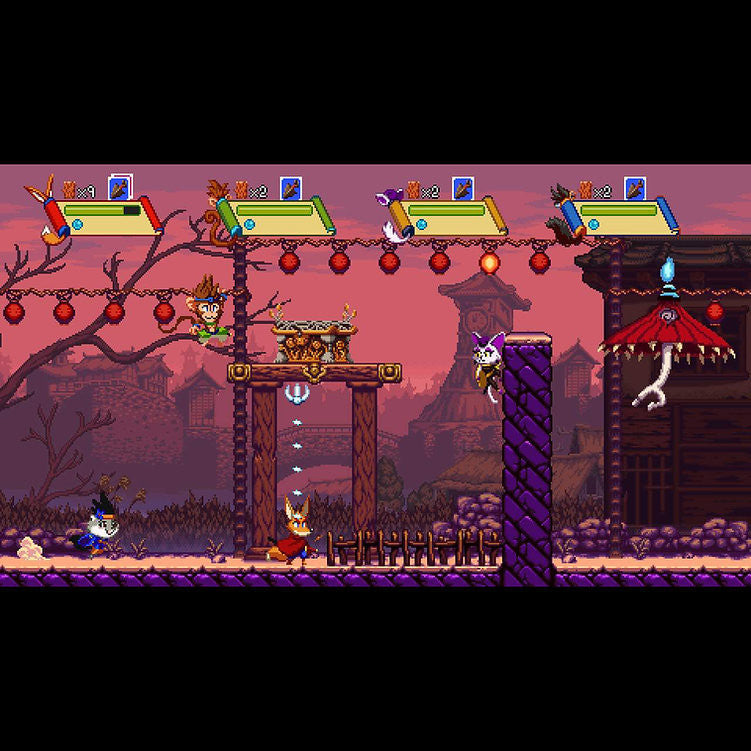Select the fox player's weapon item icon
This screenshot has height=751, width=751.
(x=120, y=188)
